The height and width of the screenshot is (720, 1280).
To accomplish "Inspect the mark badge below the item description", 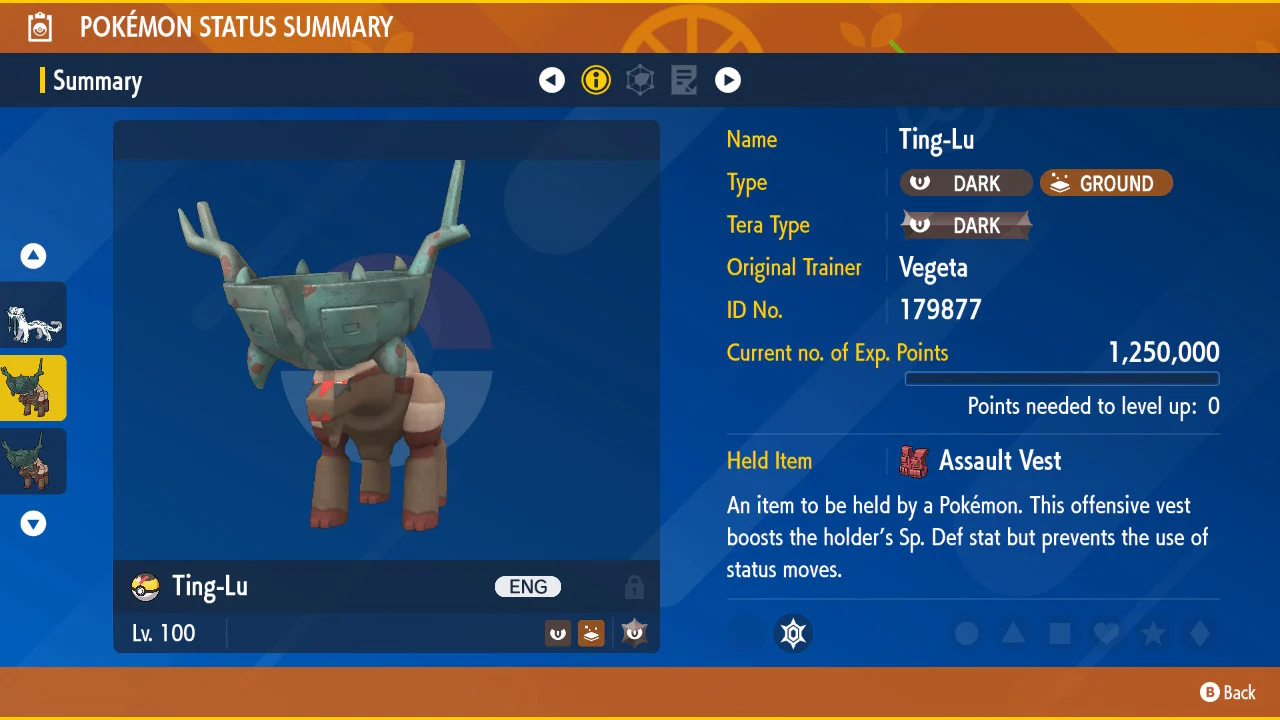I will (794, 633).
